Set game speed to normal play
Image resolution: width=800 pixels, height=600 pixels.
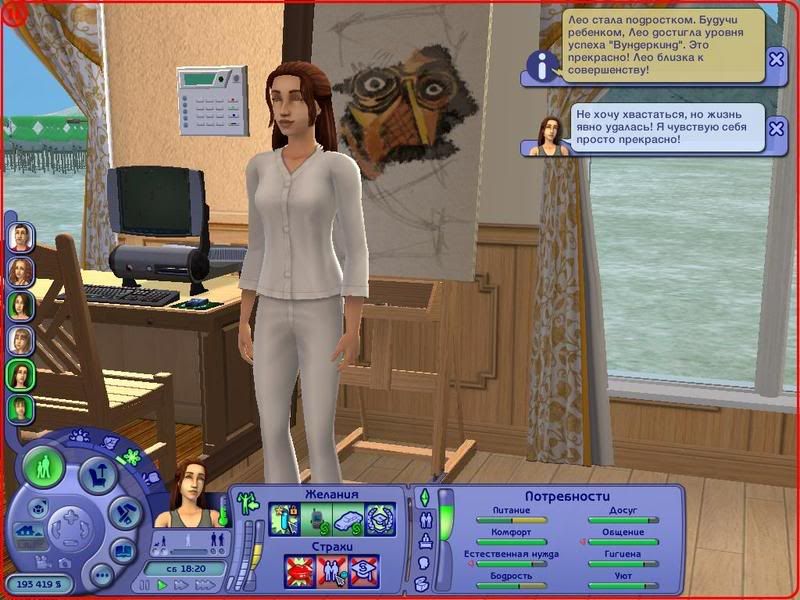(162, 585)
